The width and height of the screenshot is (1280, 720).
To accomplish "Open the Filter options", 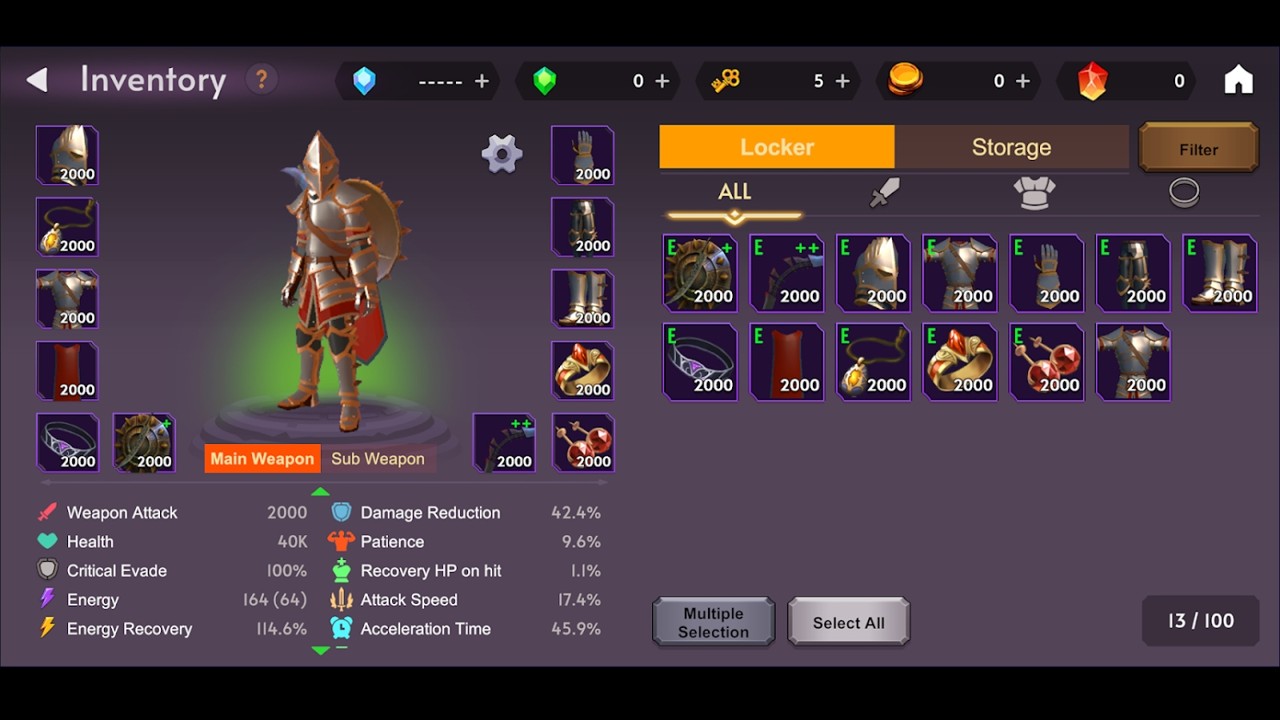I will coord(1198,149).
